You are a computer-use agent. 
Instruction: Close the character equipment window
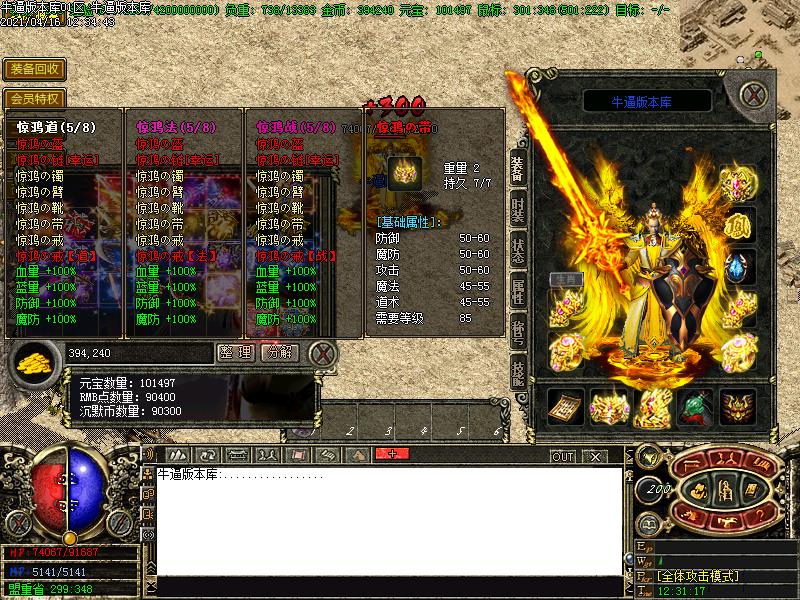tap(754, 95)
